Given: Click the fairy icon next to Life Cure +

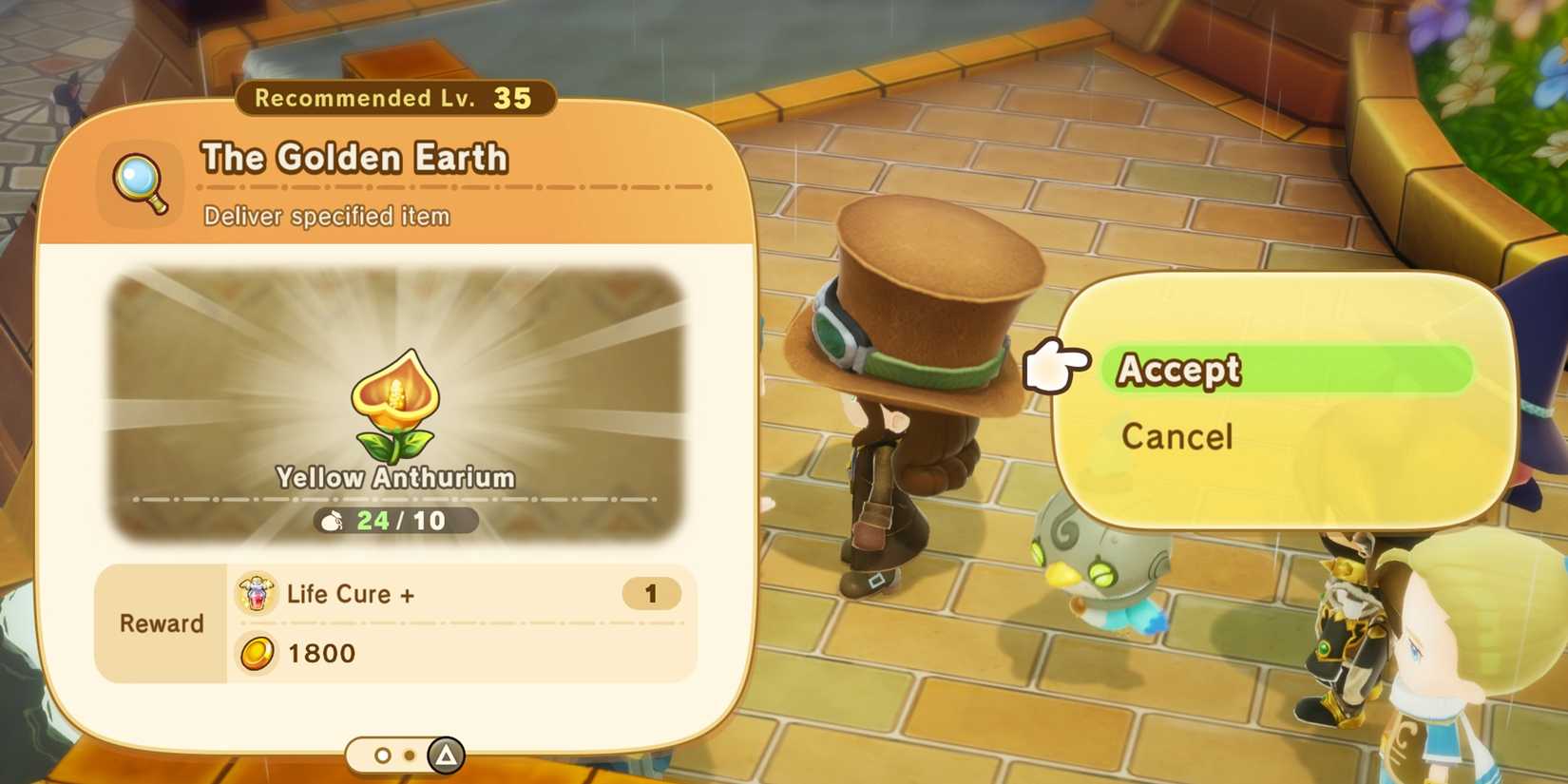Looking at the screenshot, I should [x=255, y=592].
